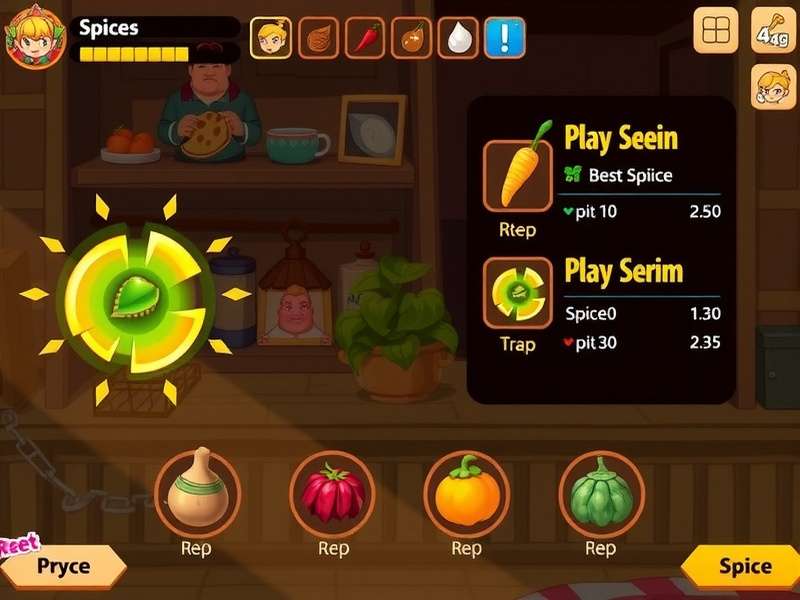Open the Pryce button
Screen dimensions: 800x600
[x=63, y=566]
